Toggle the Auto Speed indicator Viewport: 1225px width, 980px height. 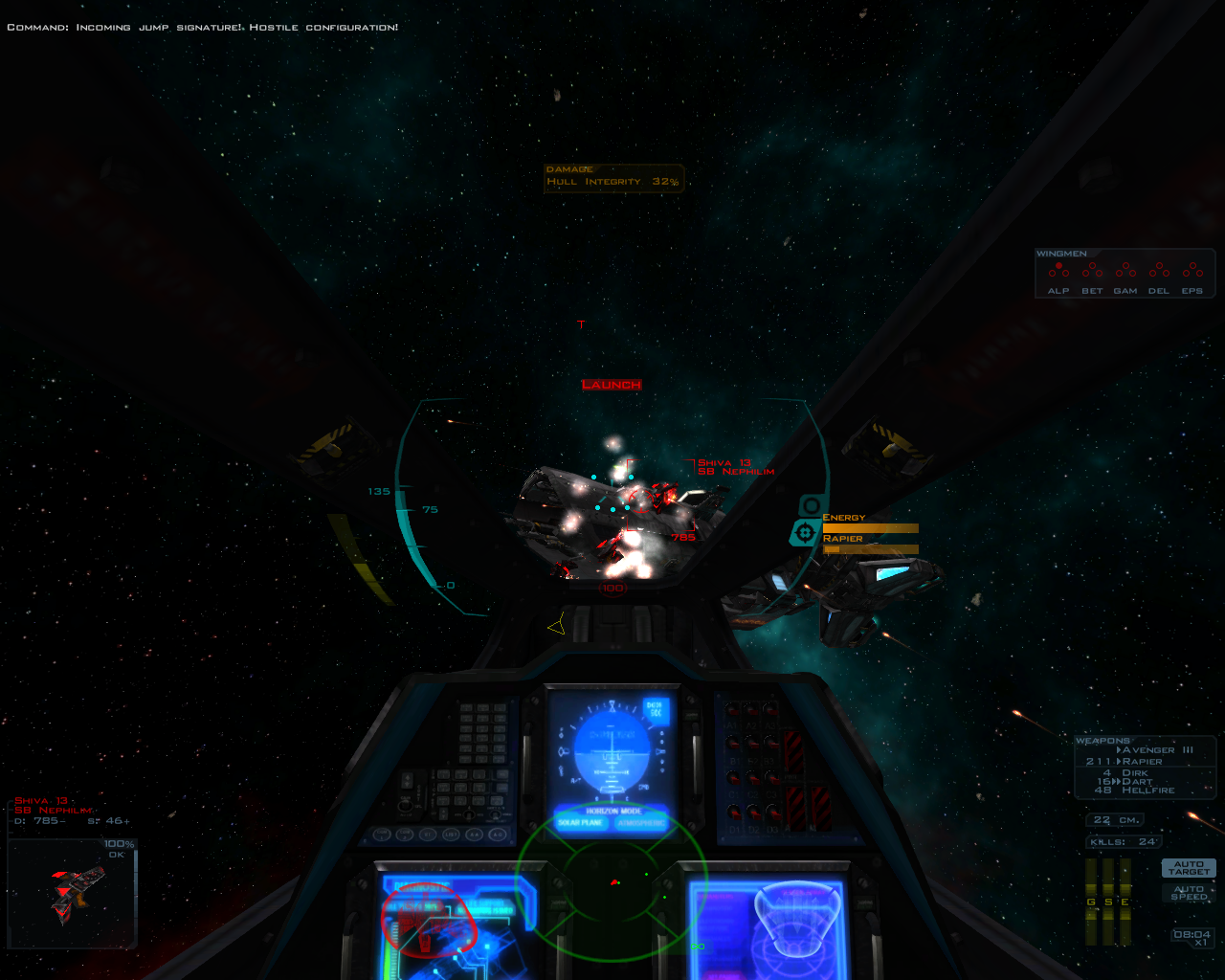pos(1188,893)
